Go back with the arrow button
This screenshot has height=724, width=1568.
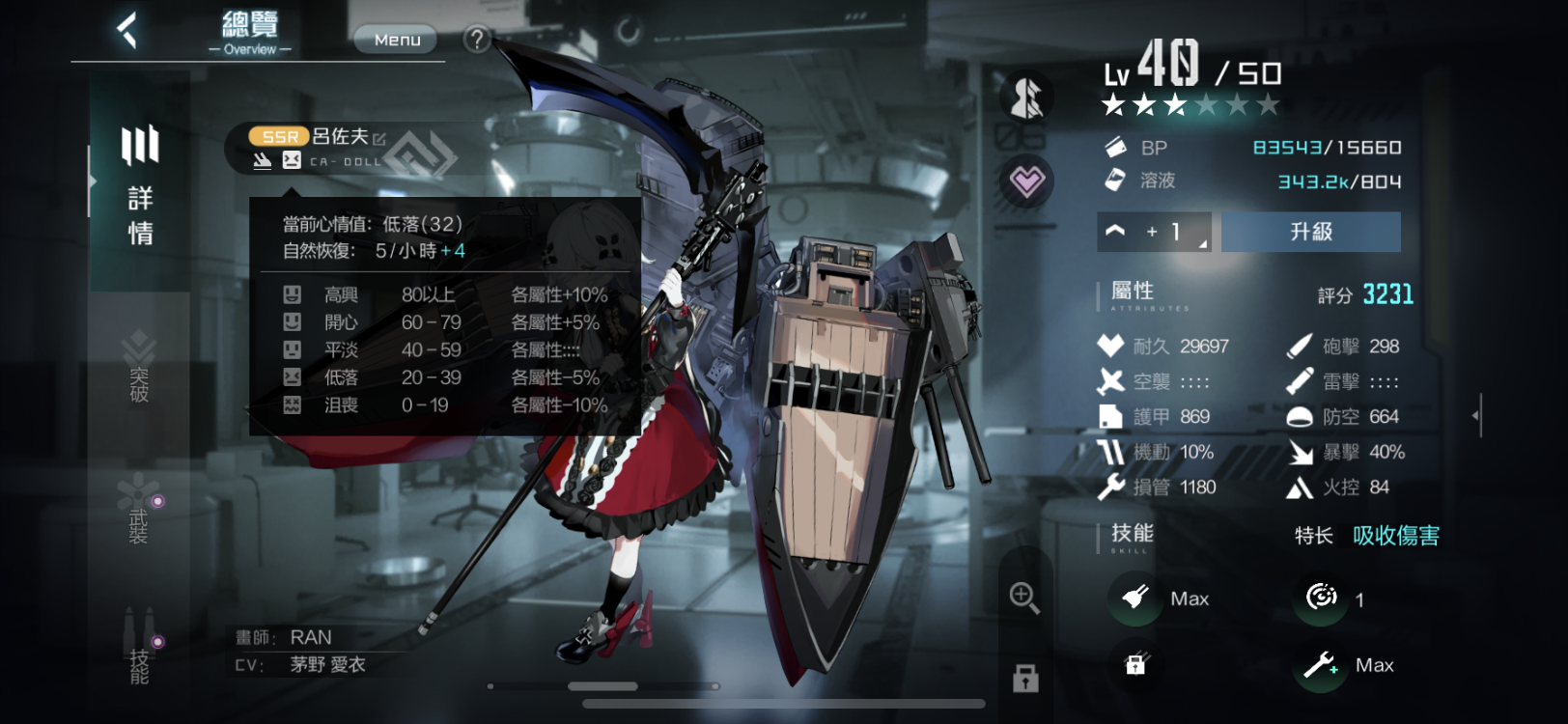point(127,31)
